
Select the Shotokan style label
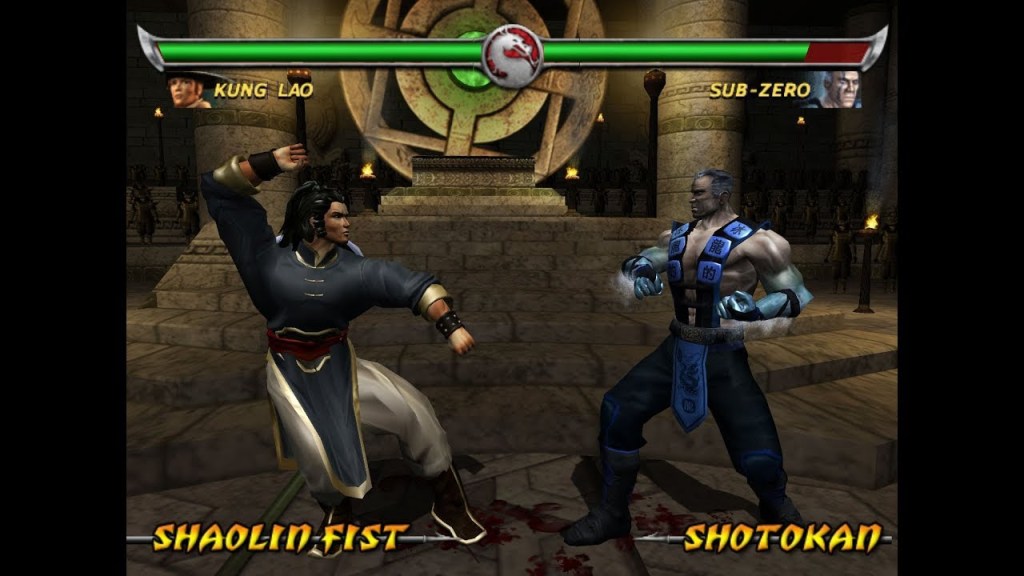coord(783,538)
